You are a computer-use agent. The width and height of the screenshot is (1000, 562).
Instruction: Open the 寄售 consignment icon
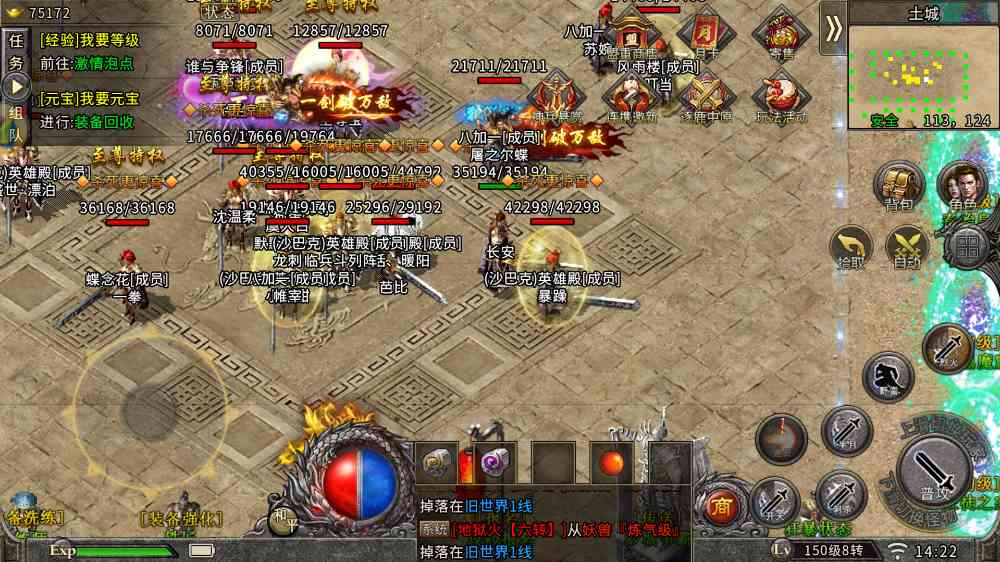(781, 35)
